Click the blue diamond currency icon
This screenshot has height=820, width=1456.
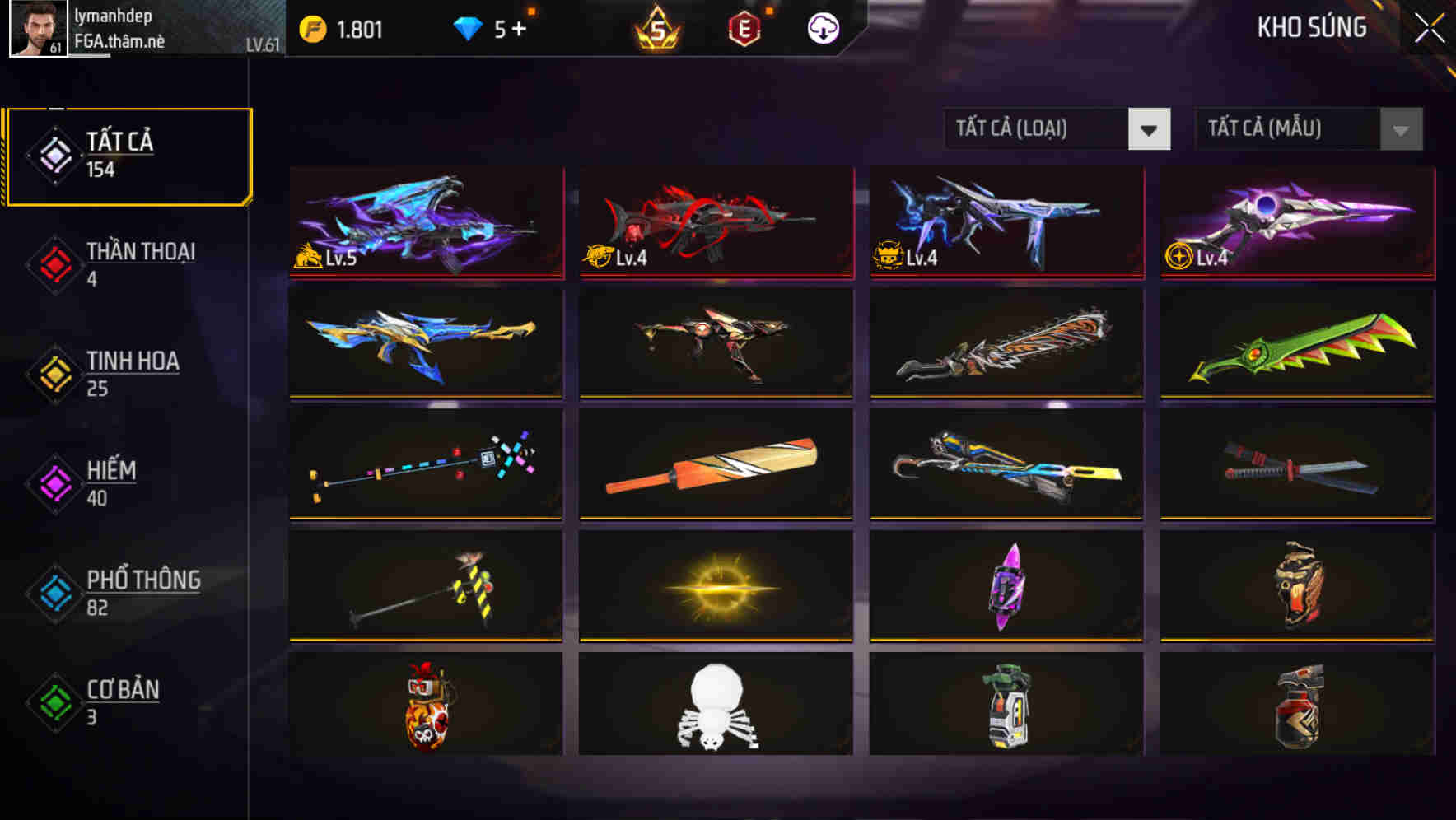click(x=467, y=27)
